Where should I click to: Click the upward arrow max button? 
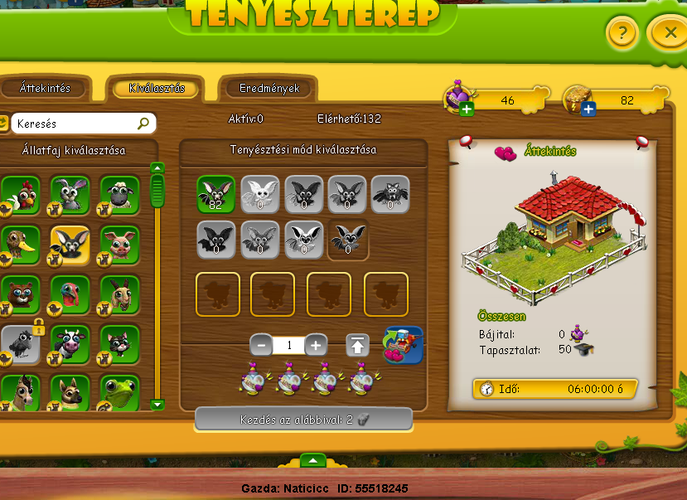tap(356, 345)
